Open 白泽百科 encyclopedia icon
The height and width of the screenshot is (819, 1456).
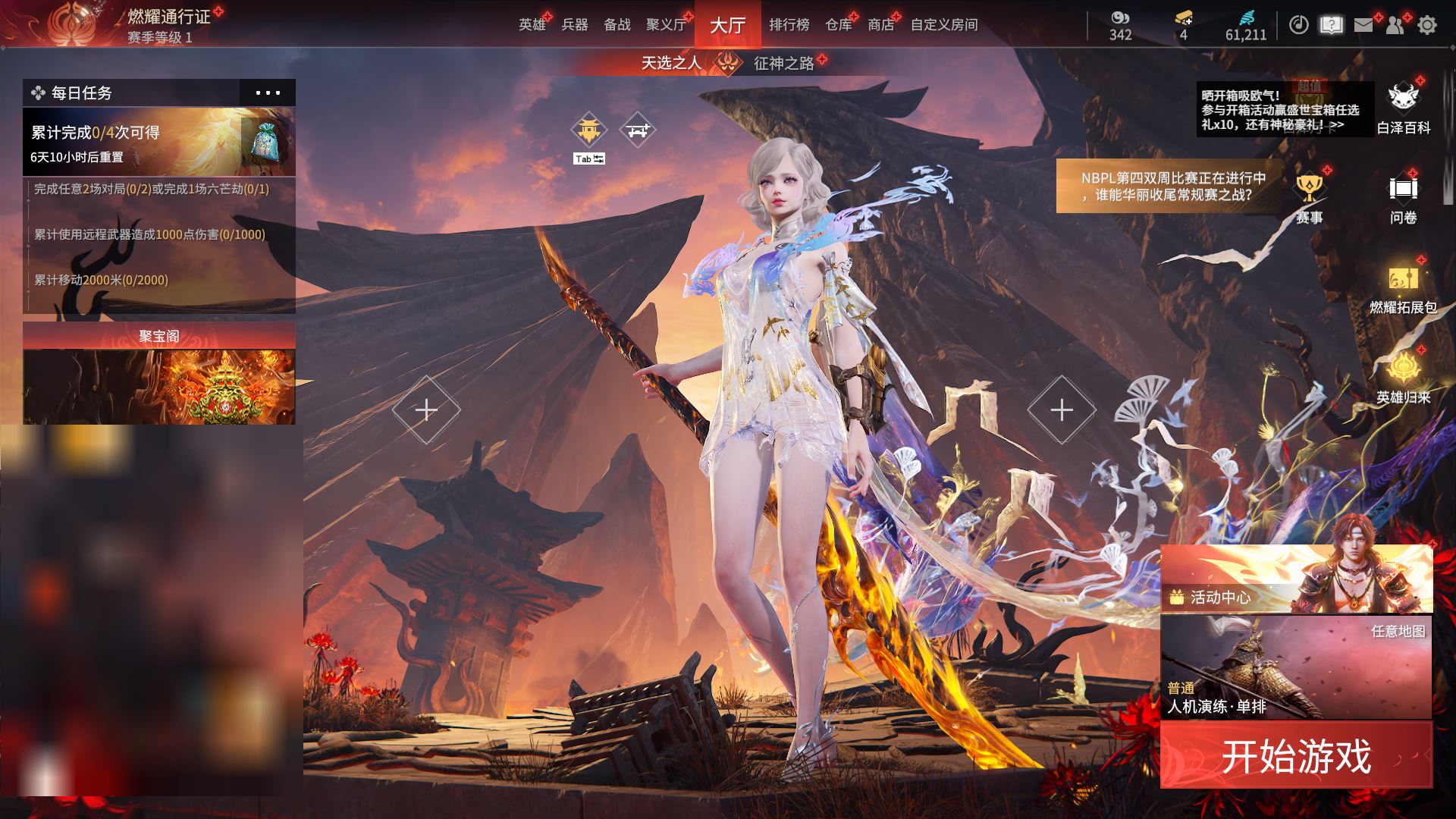point(1403,108)
